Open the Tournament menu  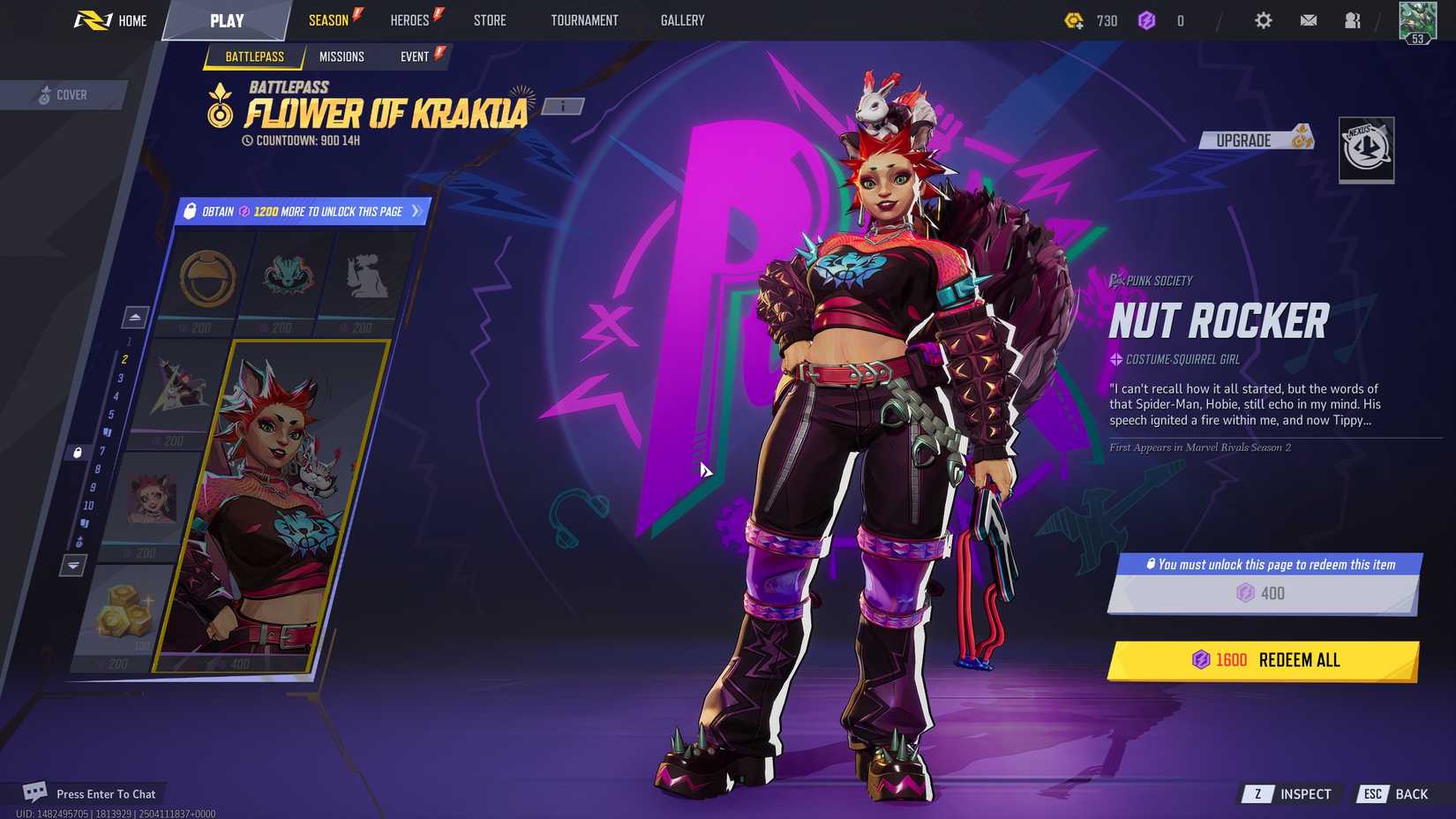coord(583,20)
